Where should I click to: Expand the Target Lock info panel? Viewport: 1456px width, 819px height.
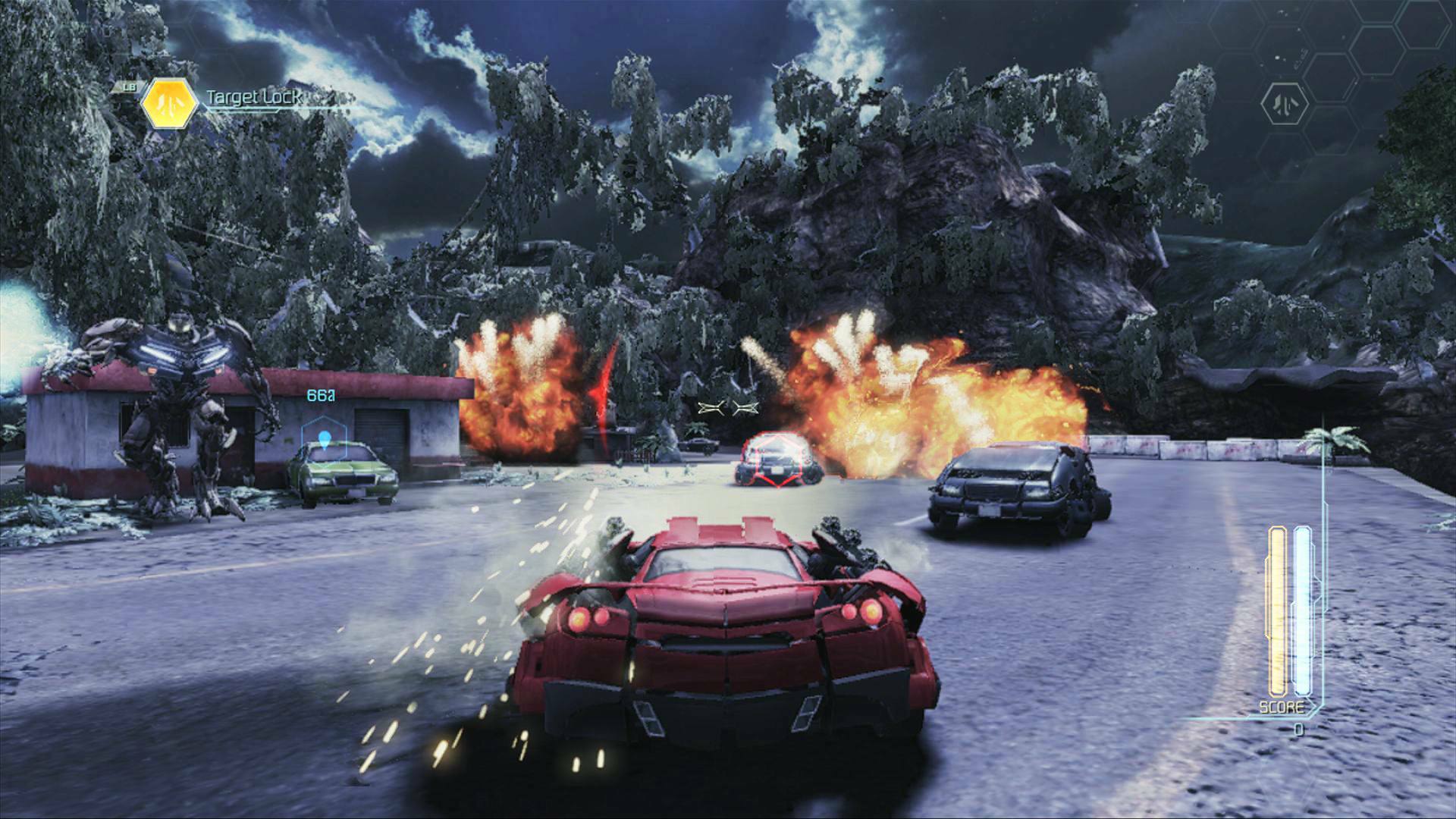pyautogui.click(x=252, y=97)
